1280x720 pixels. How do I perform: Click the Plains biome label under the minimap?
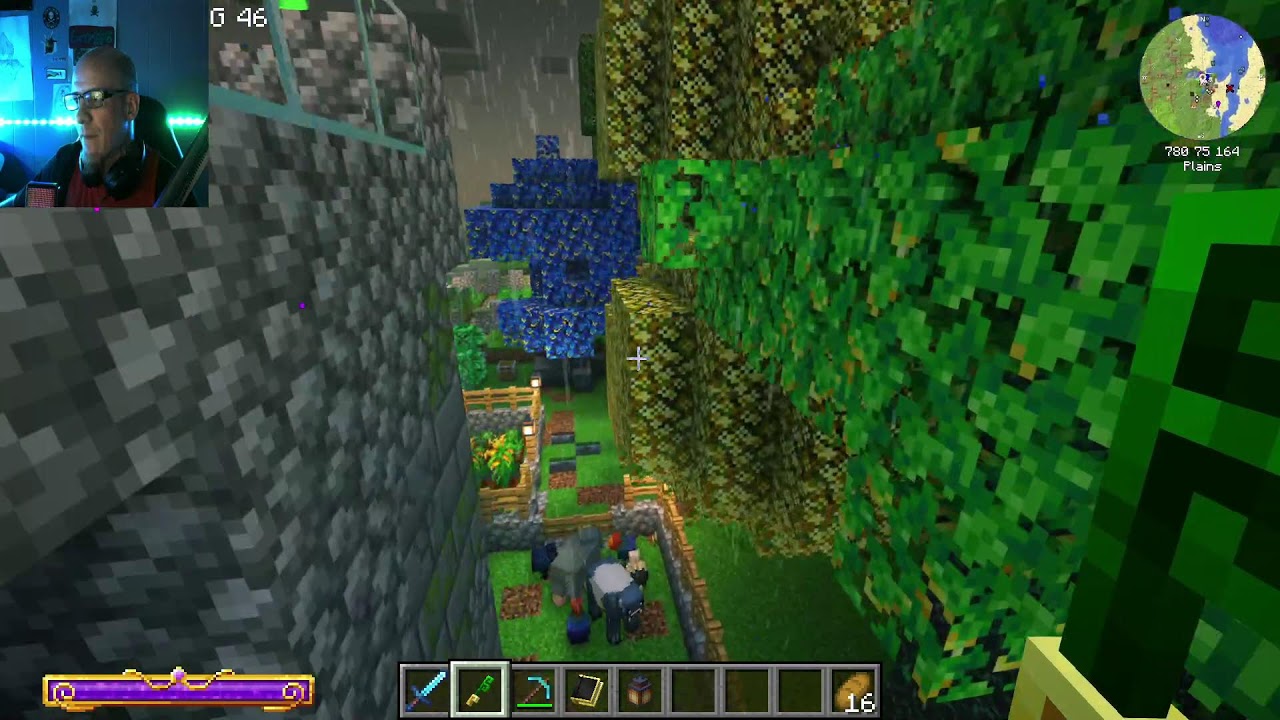1200,167
